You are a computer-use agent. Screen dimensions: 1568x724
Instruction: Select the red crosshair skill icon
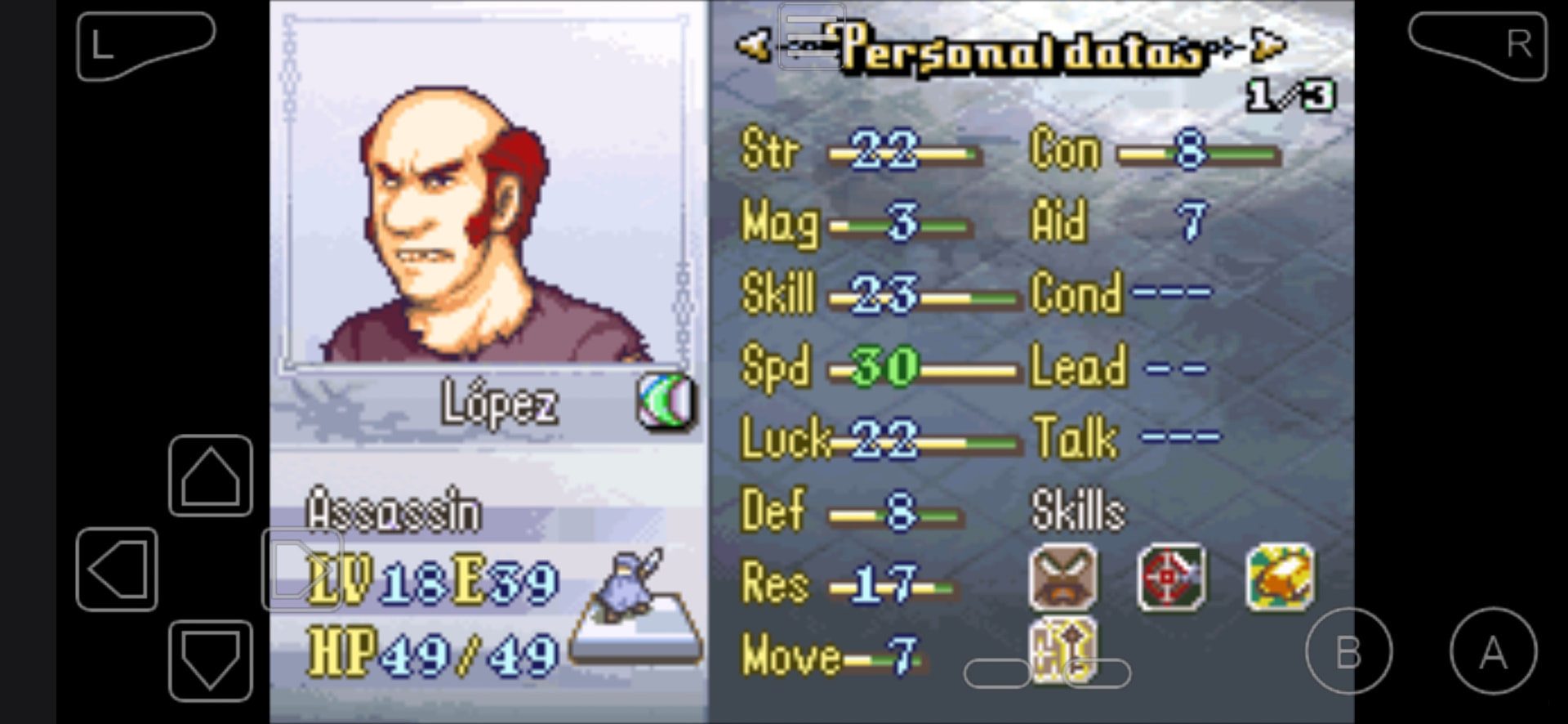point(1171,578)
